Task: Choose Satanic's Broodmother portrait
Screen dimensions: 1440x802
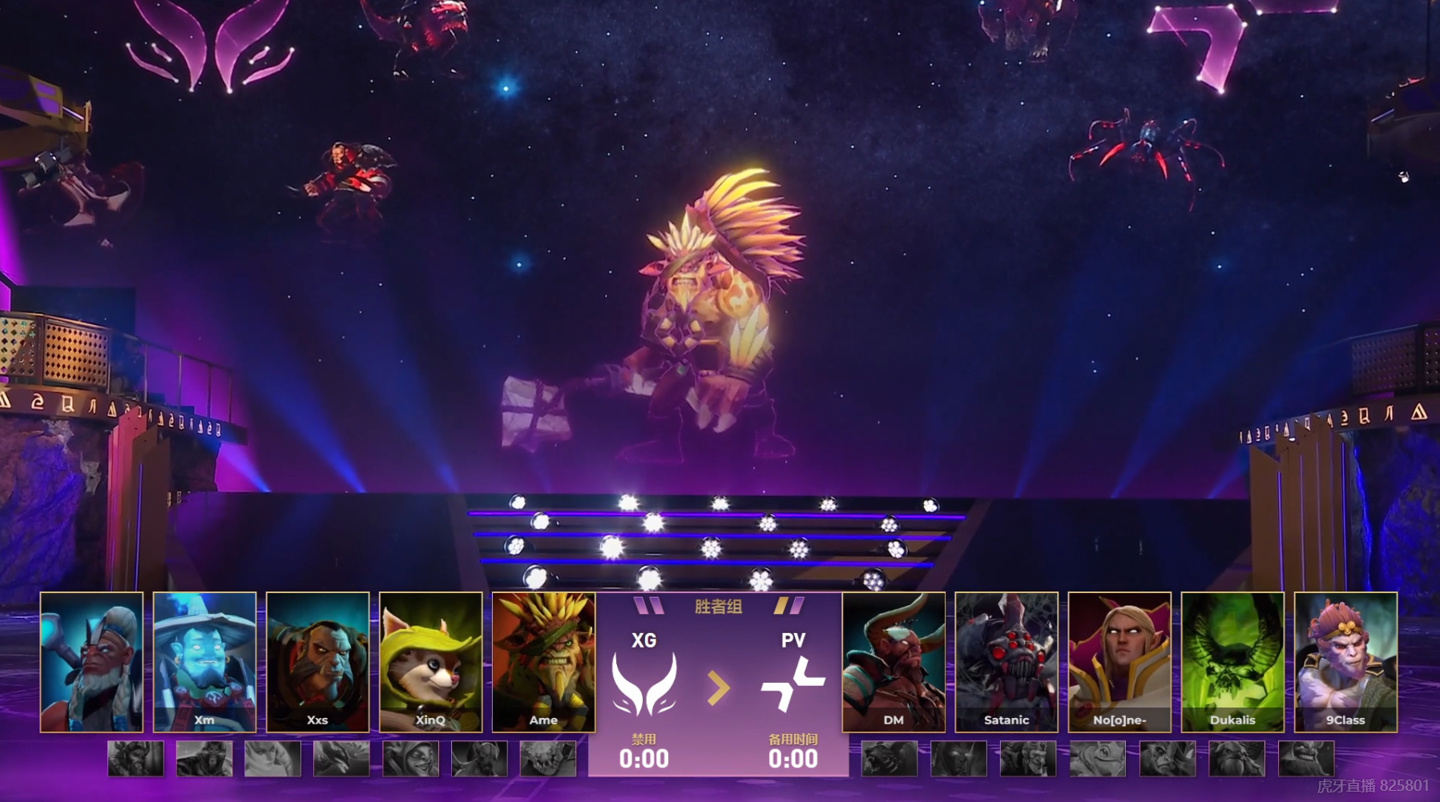Action: [1007, 661]
